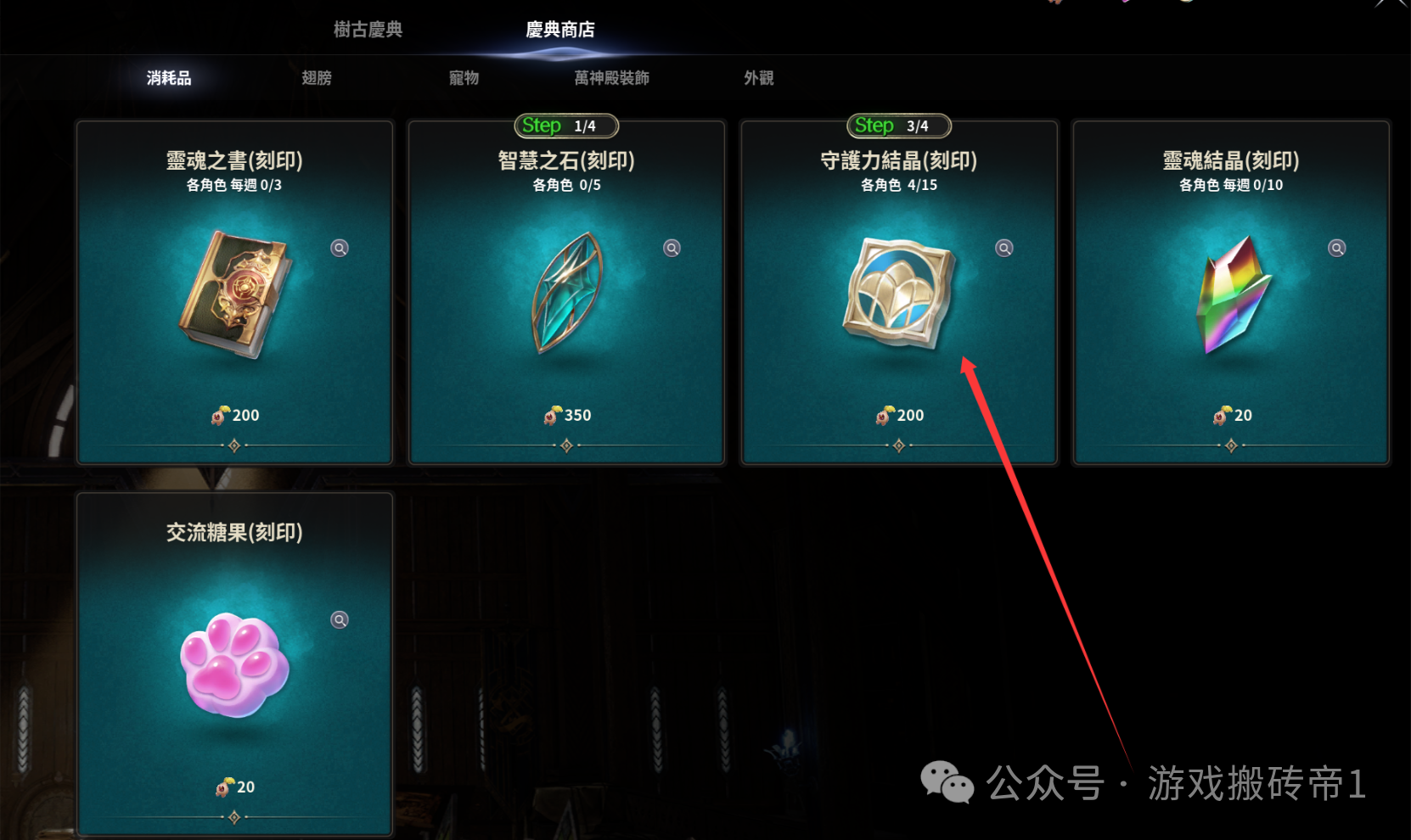The width and height of the screenshot is (1411, 840).
Task: Select the 萬神殿裝飾 tab
Action: (610, 77)
